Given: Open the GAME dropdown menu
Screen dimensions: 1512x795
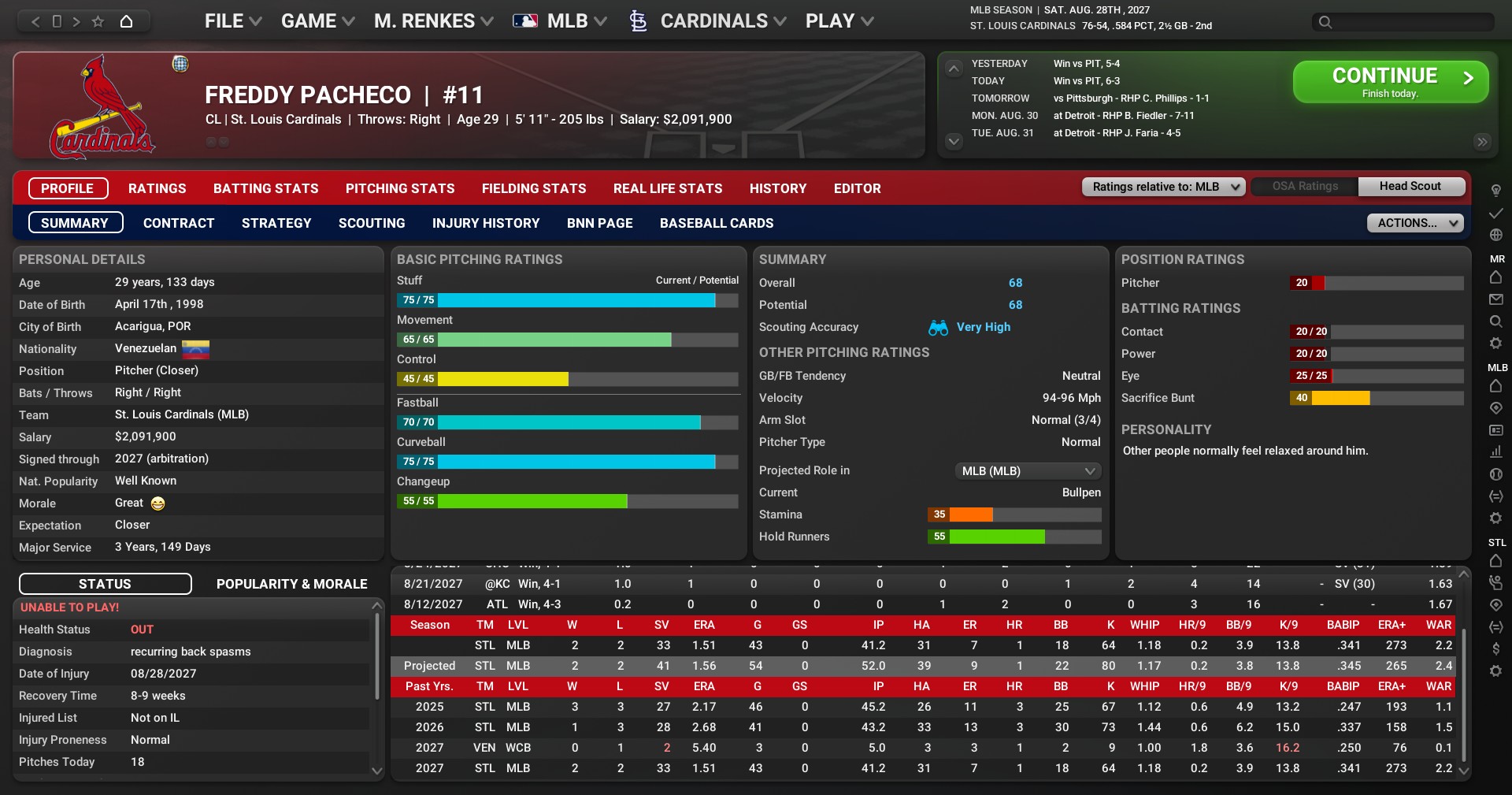Looking at the screenshot, I should (x=317, y=21).
